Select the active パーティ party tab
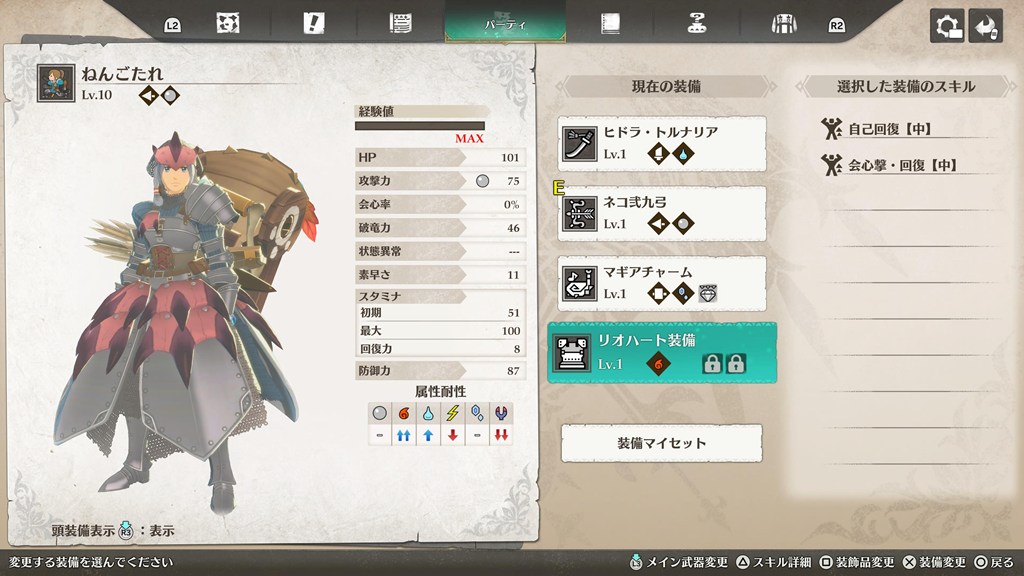Screen dimensions: 1024x576 505,23
